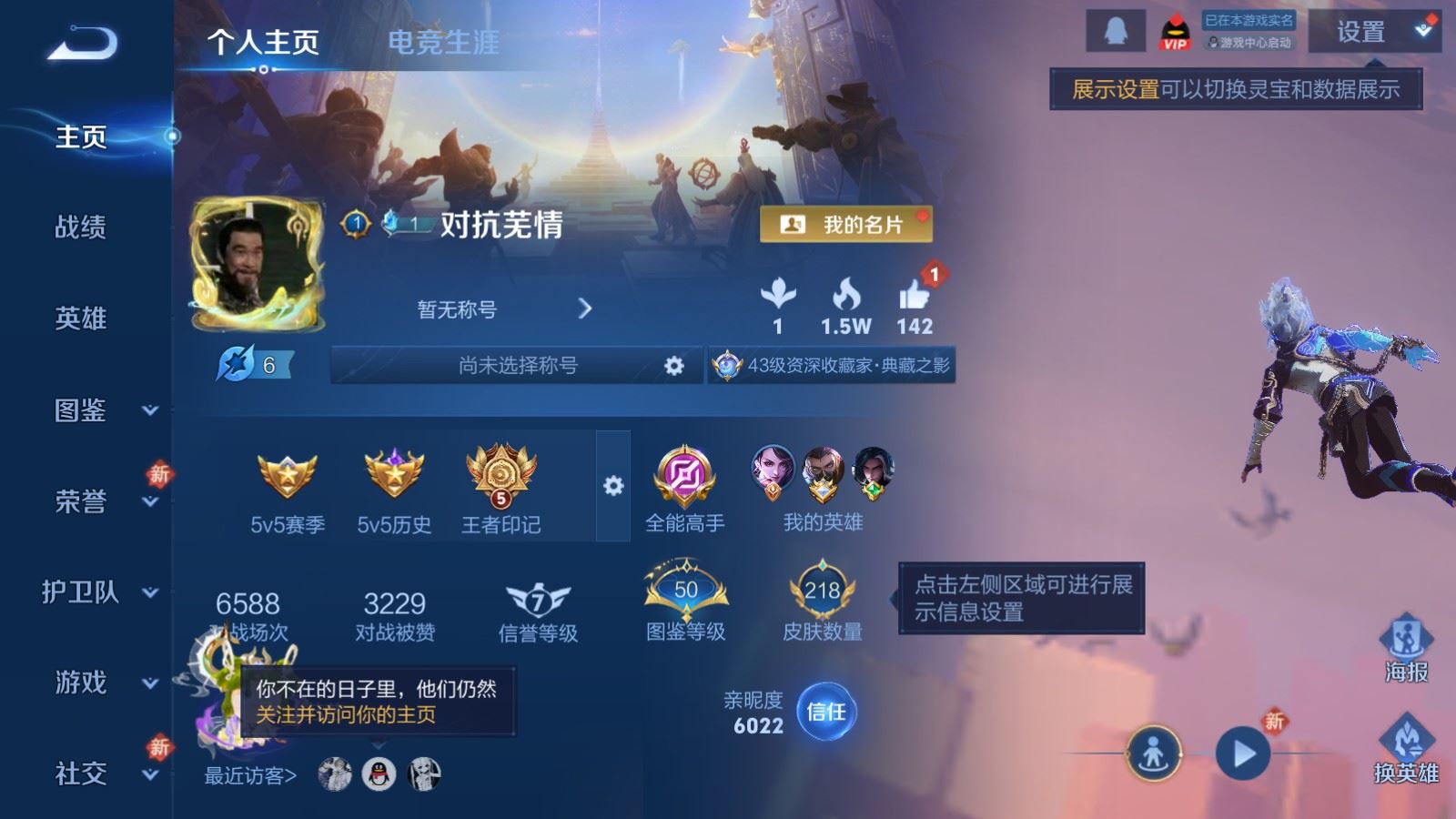Switch to the 电竞生涯 tab
Image resolution: width=1456 pixels, height=819 pixels.
coord(444,43)
